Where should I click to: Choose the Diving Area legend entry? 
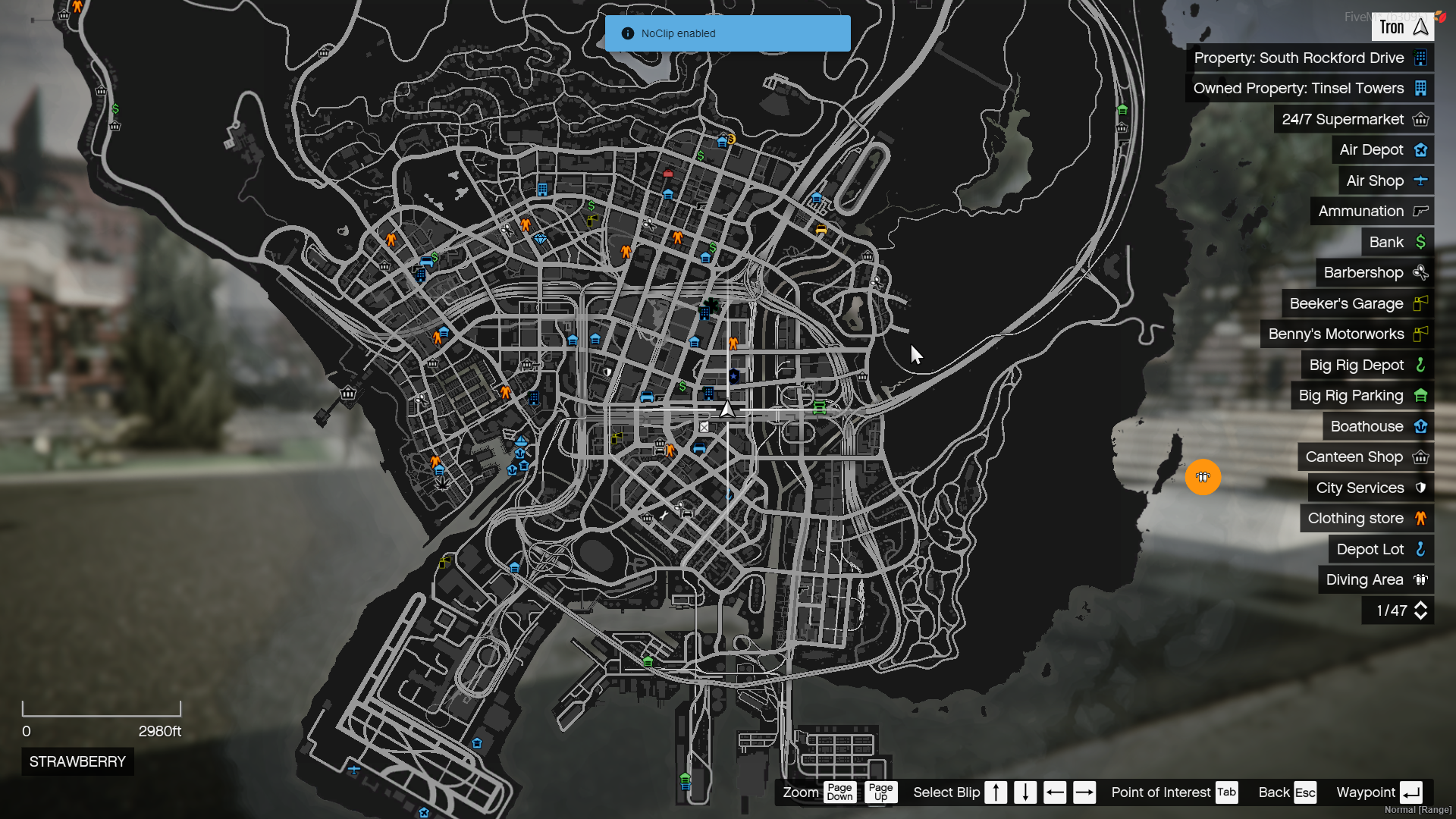[x=1376, y=580]
